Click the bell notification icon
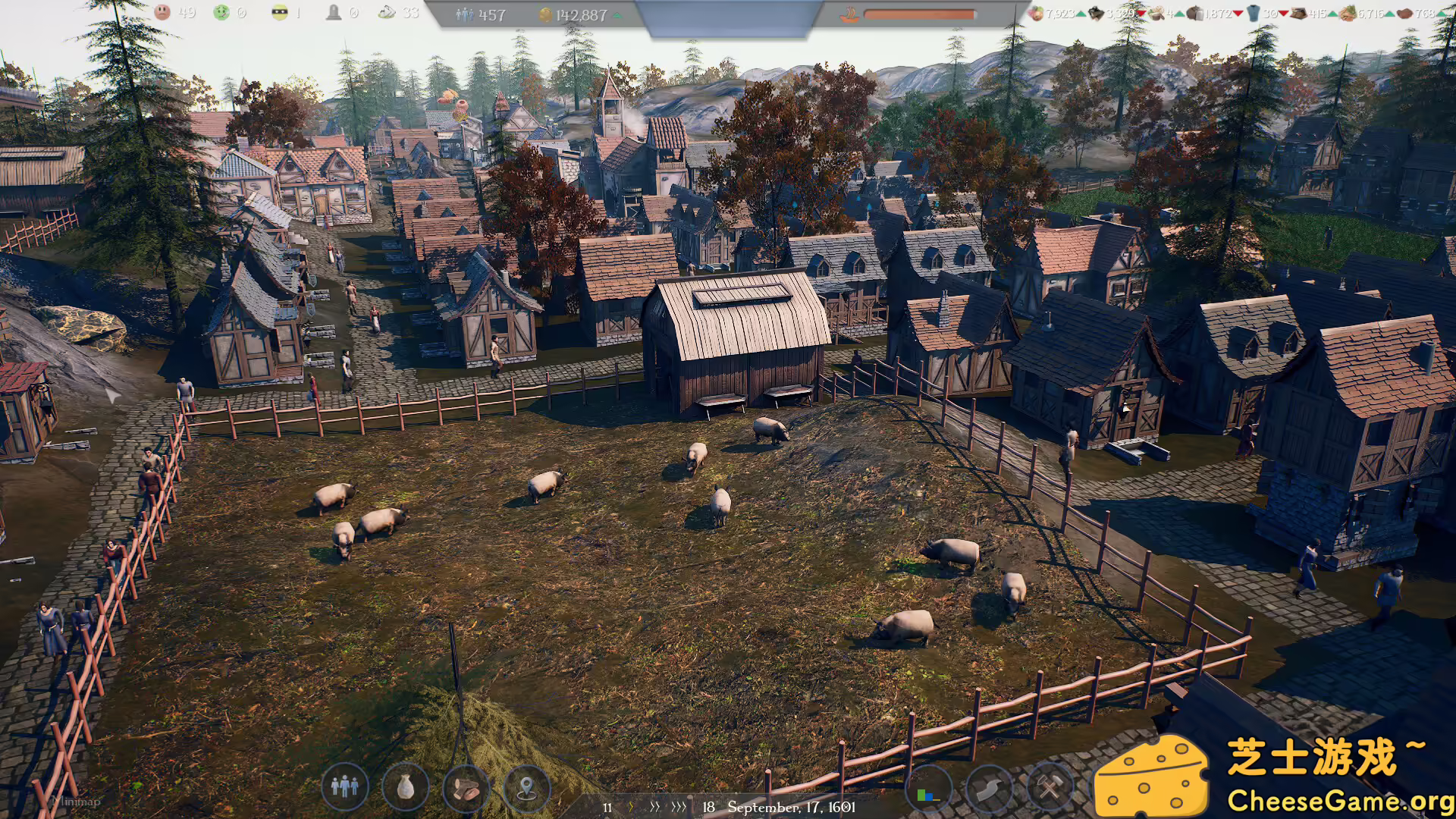The width and height of the screenshot is (1456, 819). (x=334, y=13)
